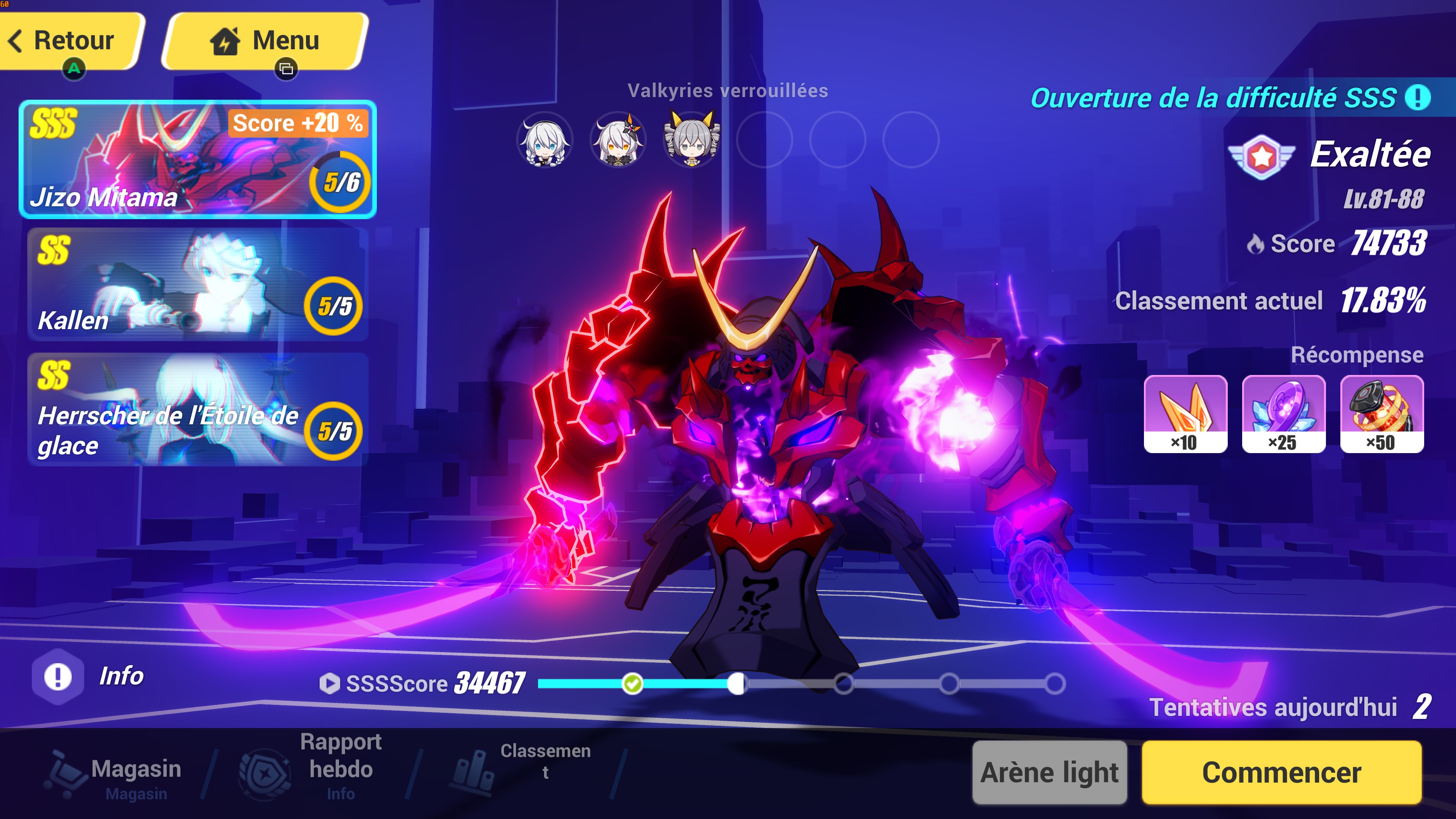The height and width of the screenshot is (819, 1456).
Task: Select Herrscher de l'Étoile de glace card
Action: pyautogui.click(x=198, y=409)
